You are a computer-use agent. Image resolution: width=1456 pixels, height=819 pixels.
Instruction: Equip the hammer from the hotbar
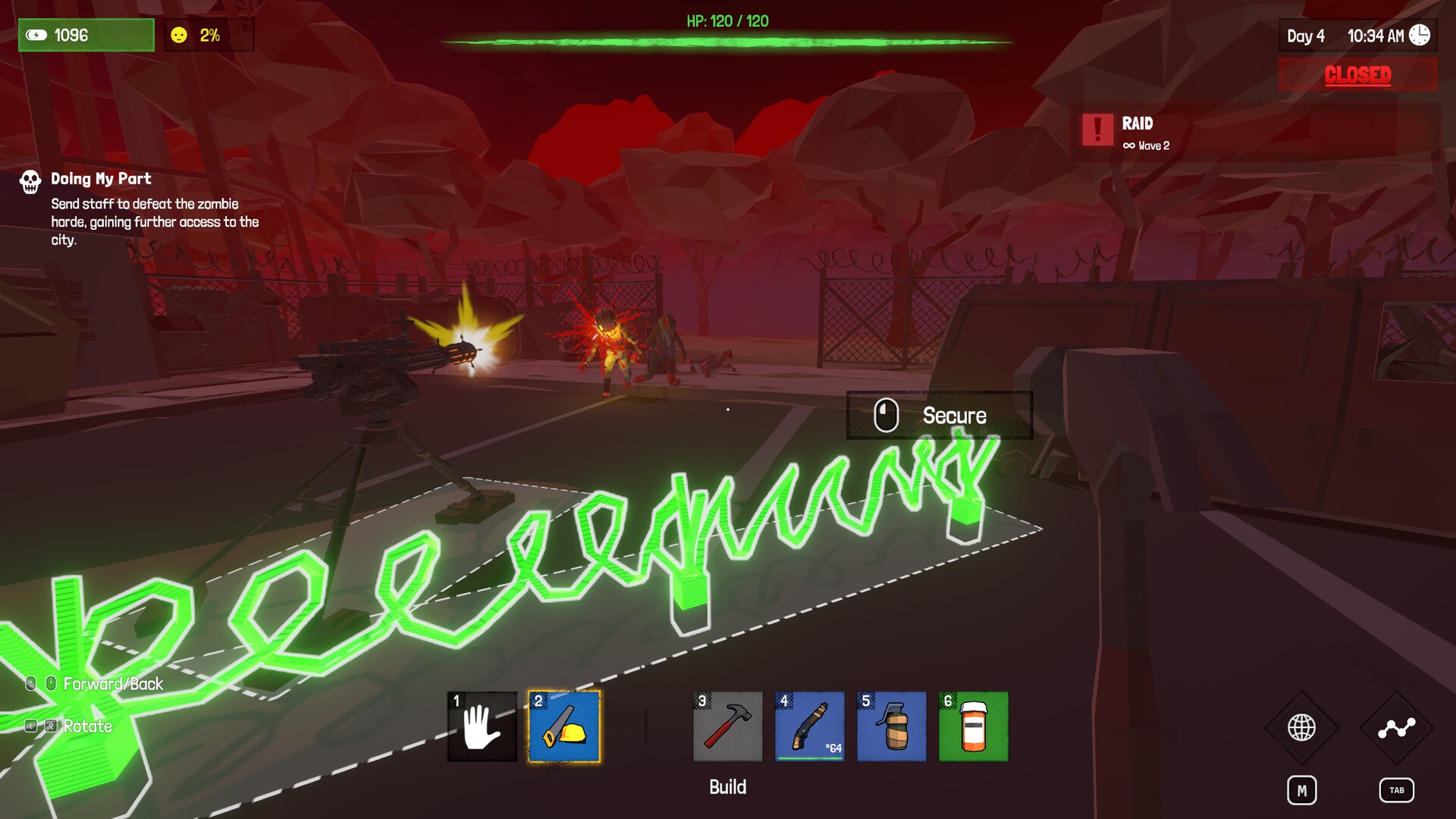[x=728, y=726]
